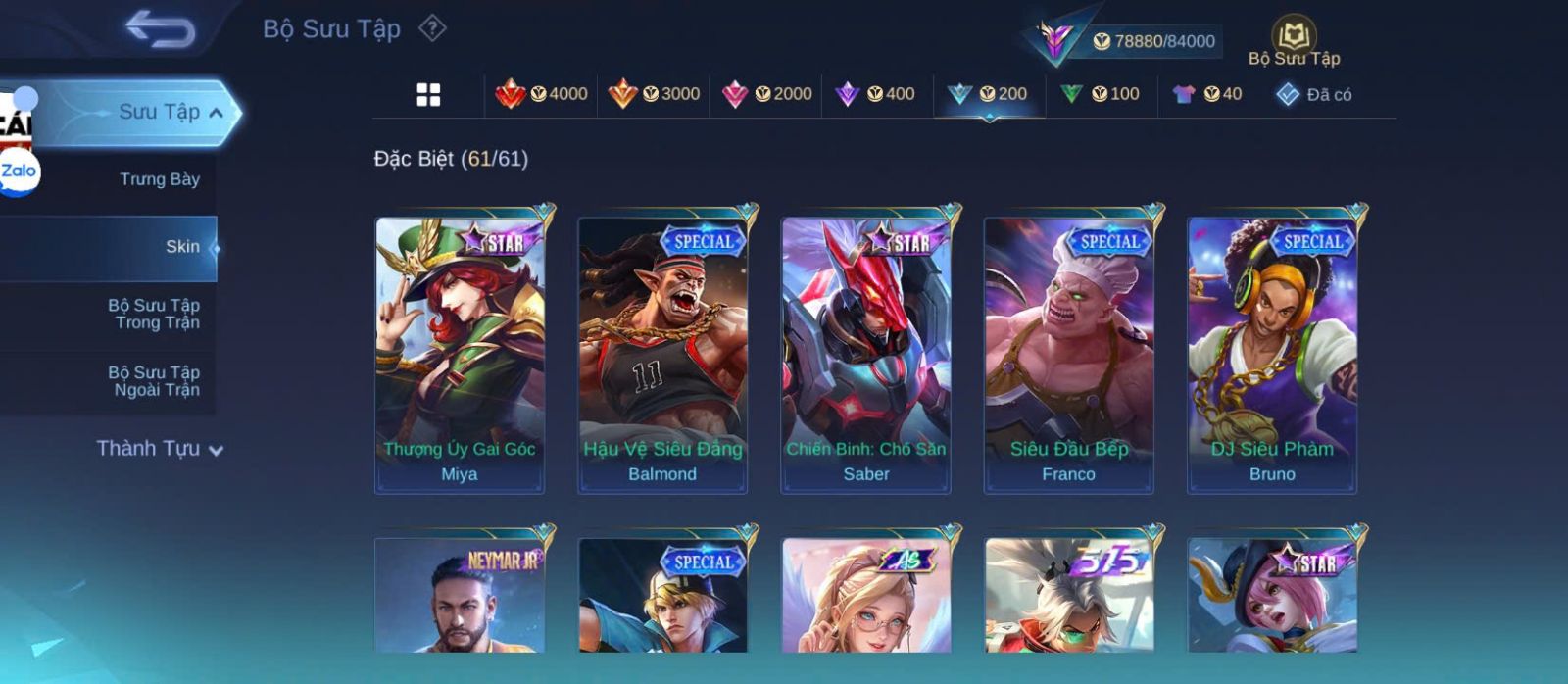Image resolution: width=1568 pixels, height=684 pixels.
Task: Open the Bộ Sưu Tập help icon
Action: point(432,28)
